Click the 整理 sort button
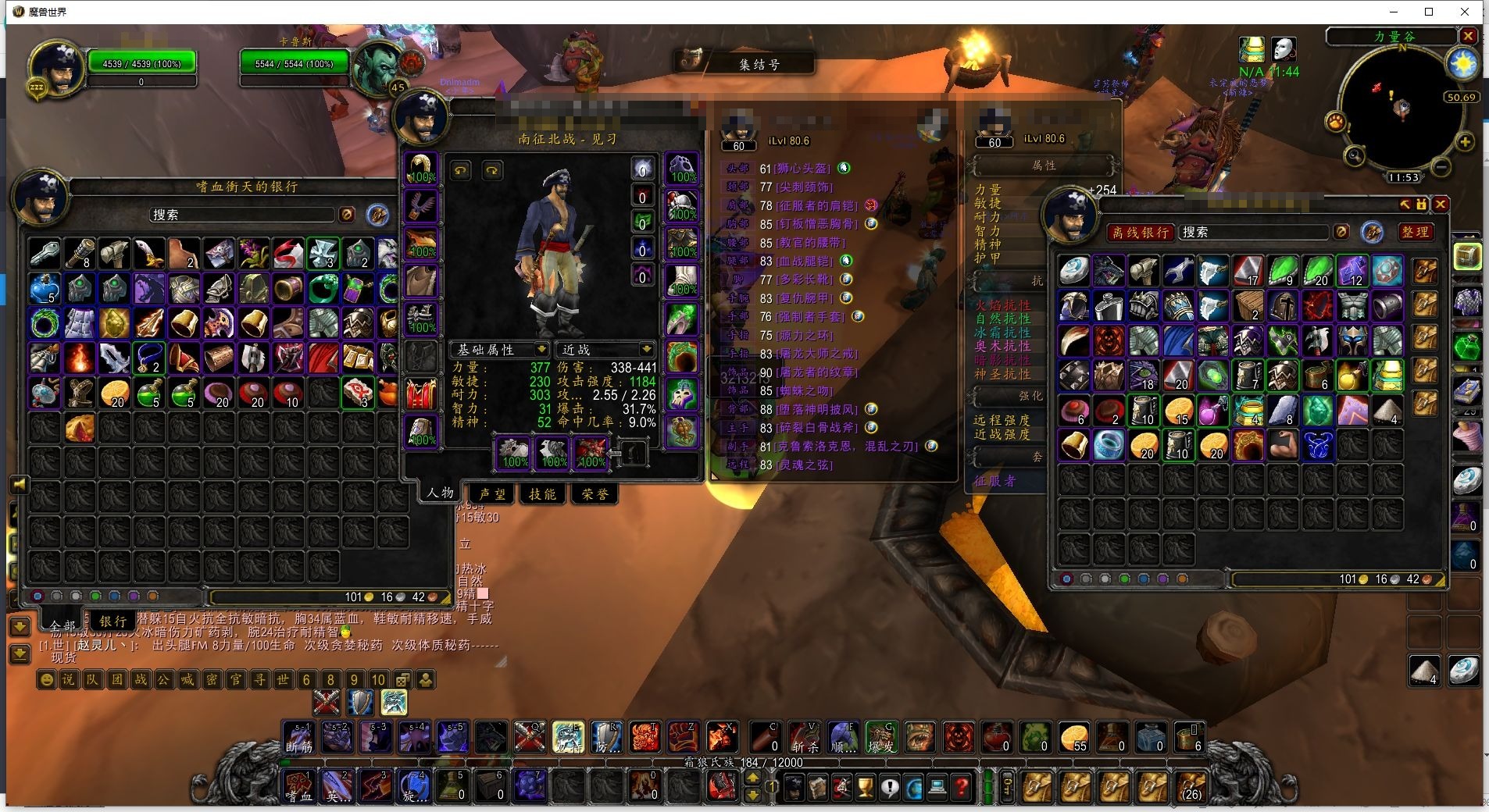Screen dimensions: 1489x812 click(x=1415, y=232)
